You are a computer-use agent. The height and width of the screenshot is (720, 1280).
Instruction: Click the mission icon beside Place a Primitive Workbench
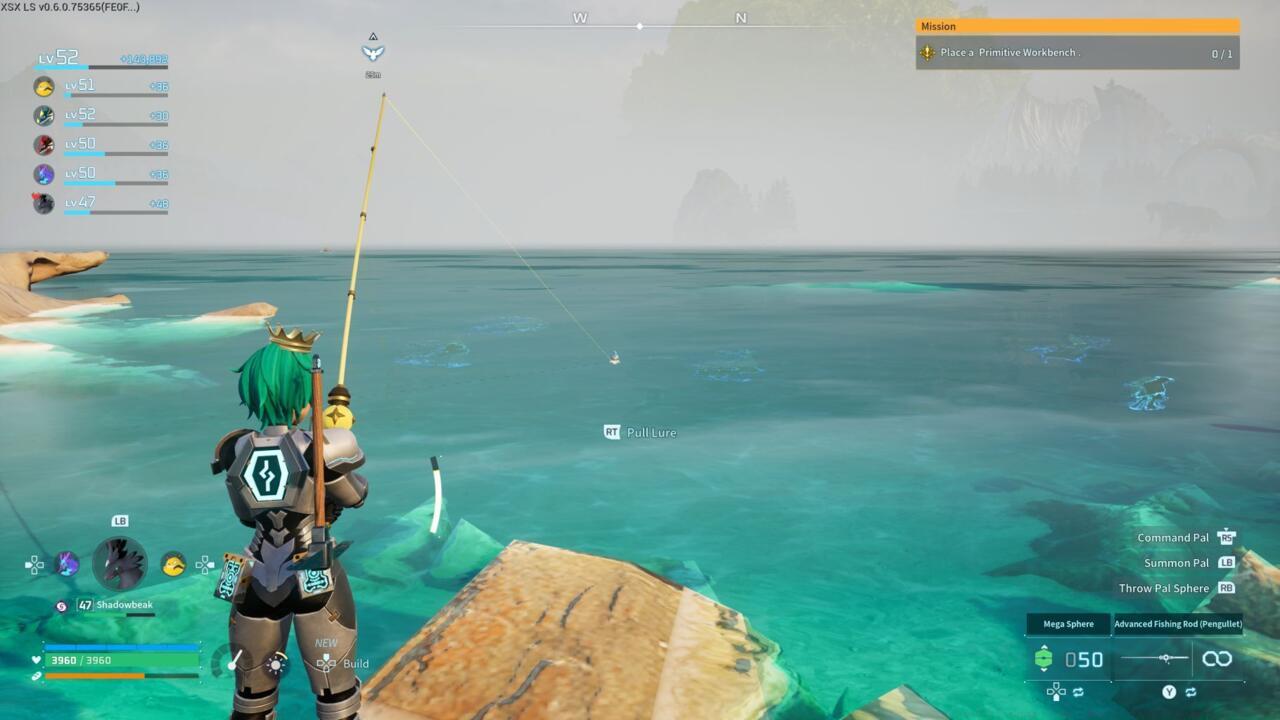click(x=927, y=52)
